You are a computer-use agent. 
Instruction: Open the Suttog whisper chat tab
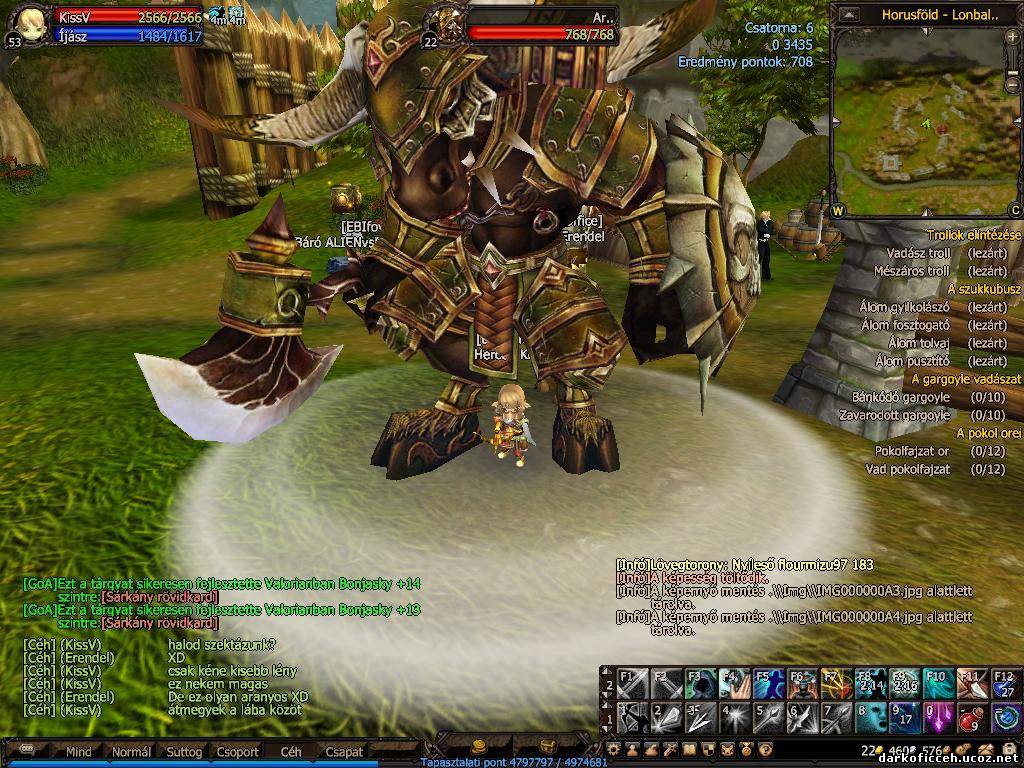(184, 751)
